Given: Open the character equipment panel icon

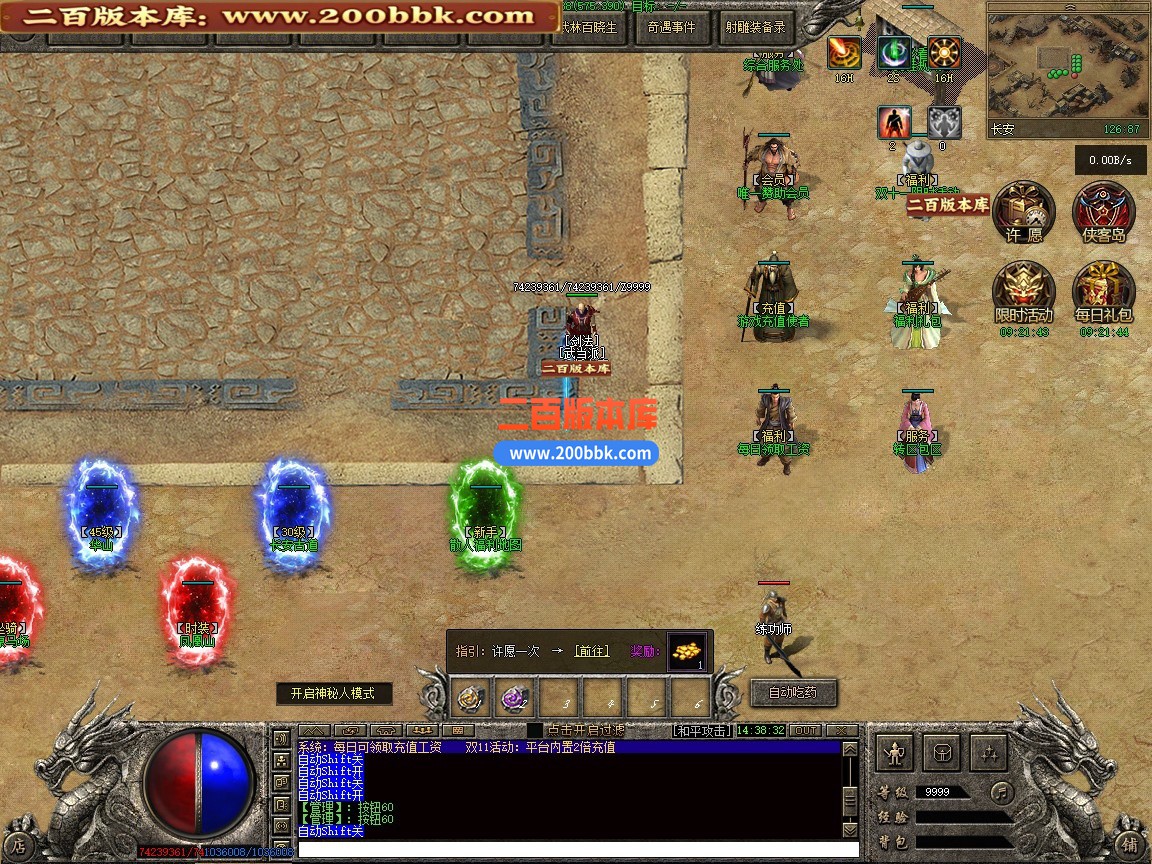Looking at the screenshot, I should [895, 752].
